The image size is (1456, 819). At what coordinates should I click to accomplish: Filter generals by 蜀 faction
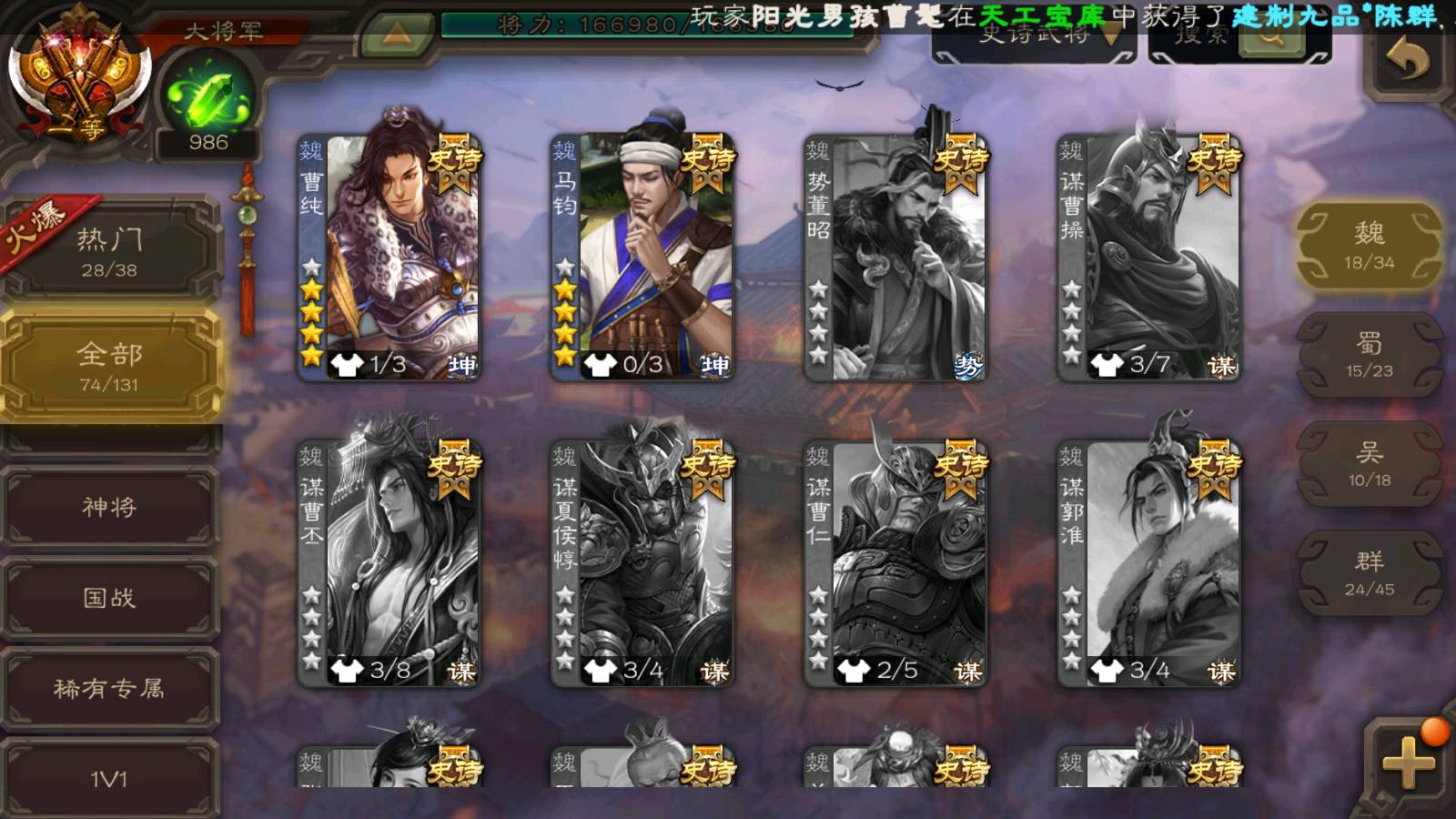pos(1369,355)
